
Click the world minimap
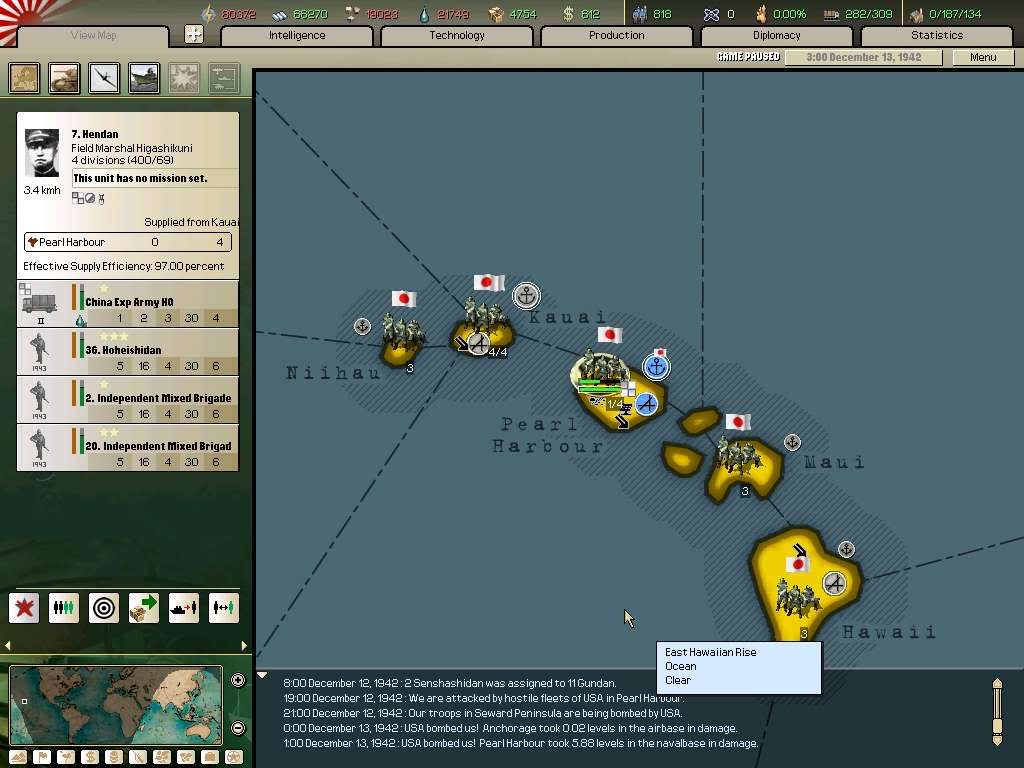pos(115,705)
